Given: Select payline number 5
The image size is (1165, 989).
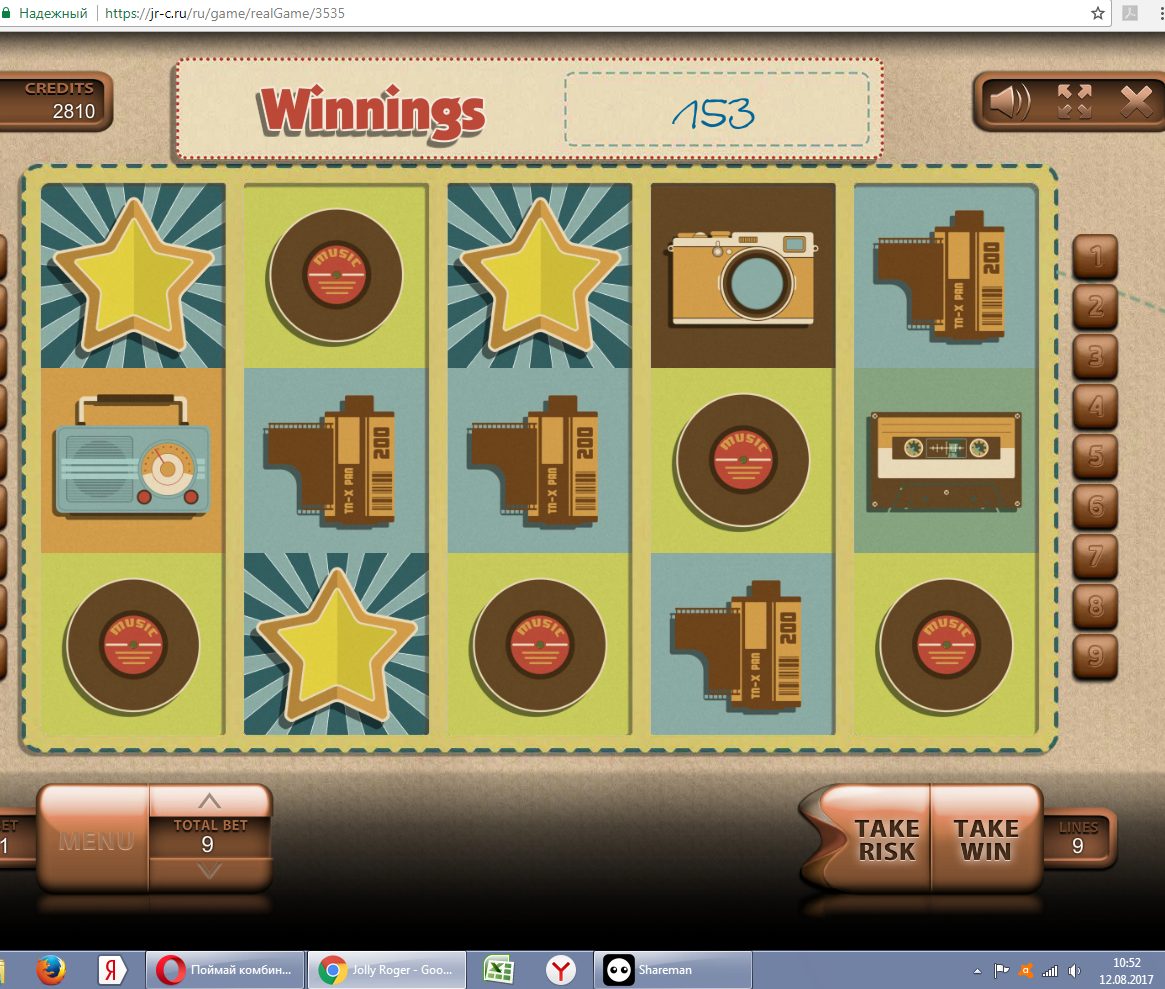Looking at the screenshot, I should tap(1096, 457).
